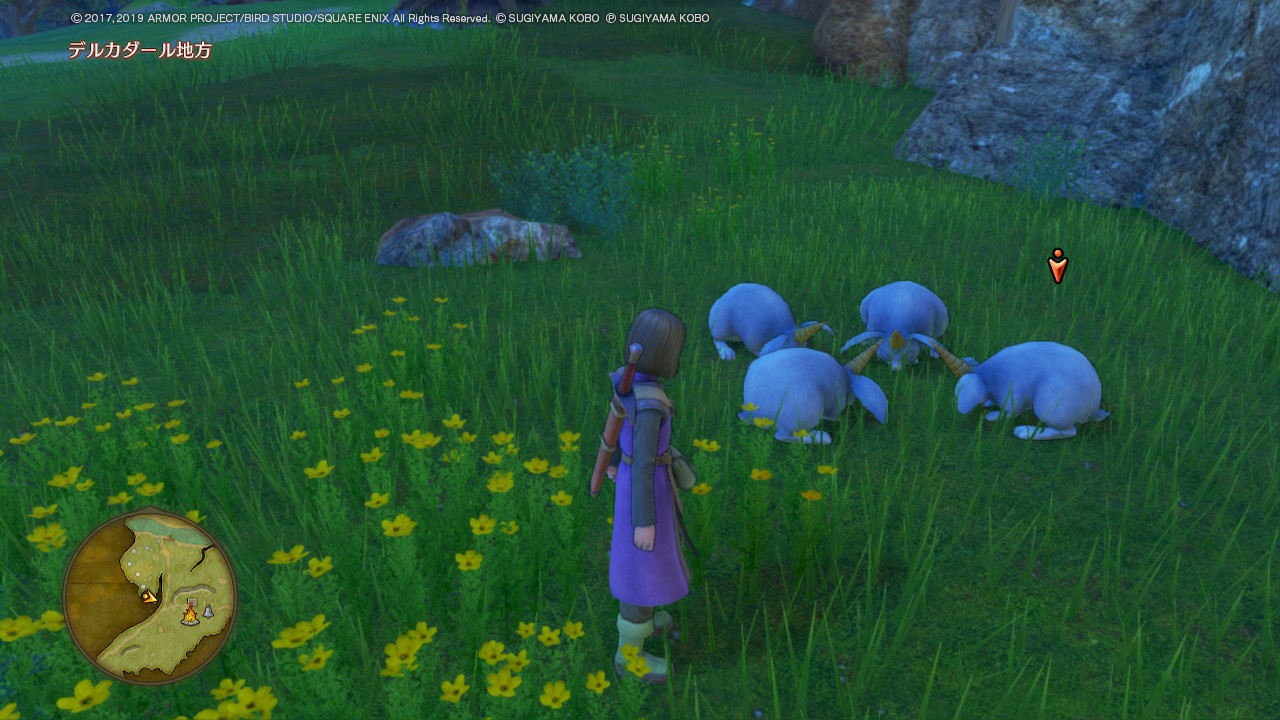The image size is (1280, 720).
Task: Open the circular minimap
Action: (x=150, y=597)
